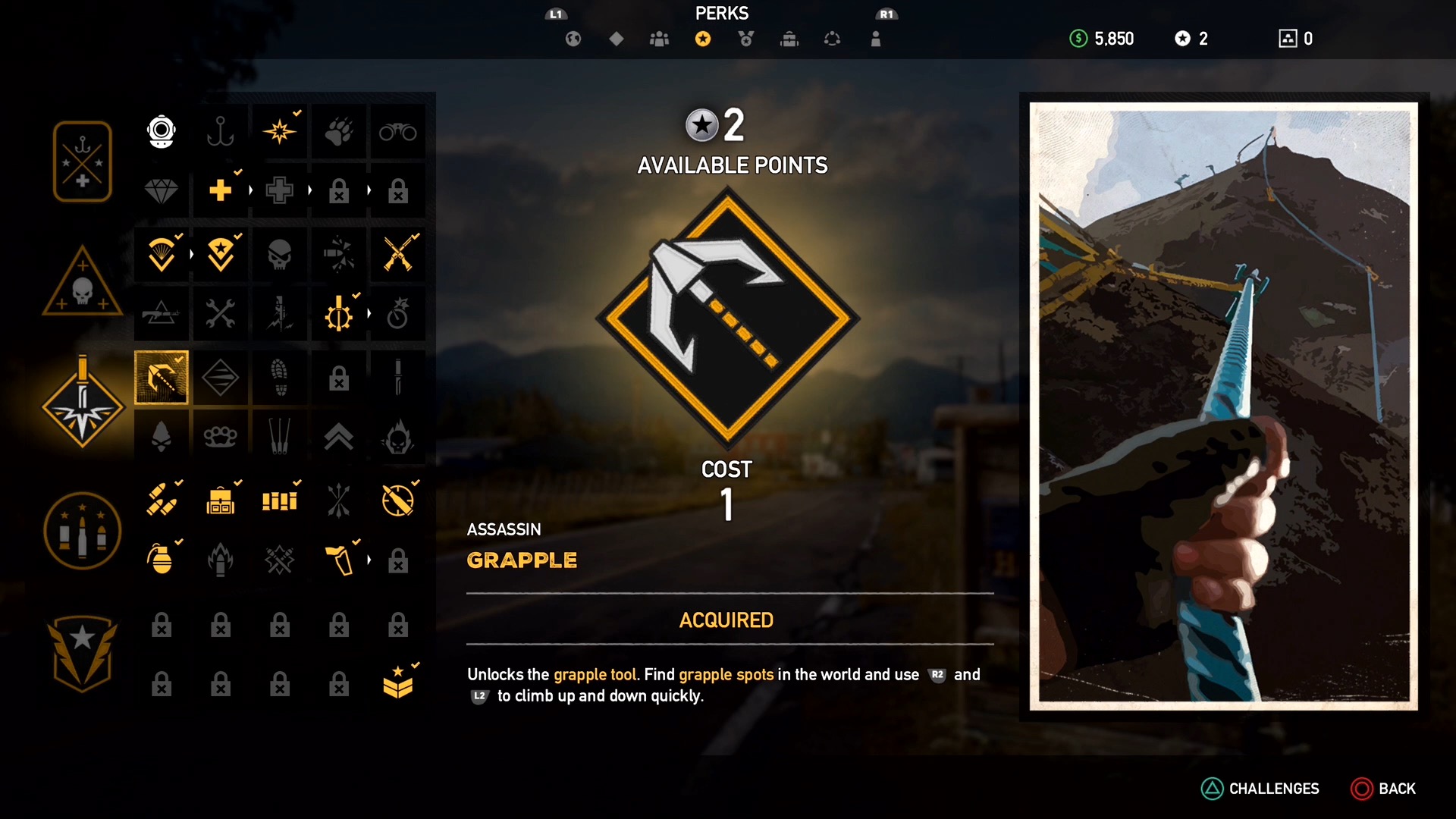Select the highlighted Grapple perk icon
This screenshot has width=1456, height=819.
162,377
